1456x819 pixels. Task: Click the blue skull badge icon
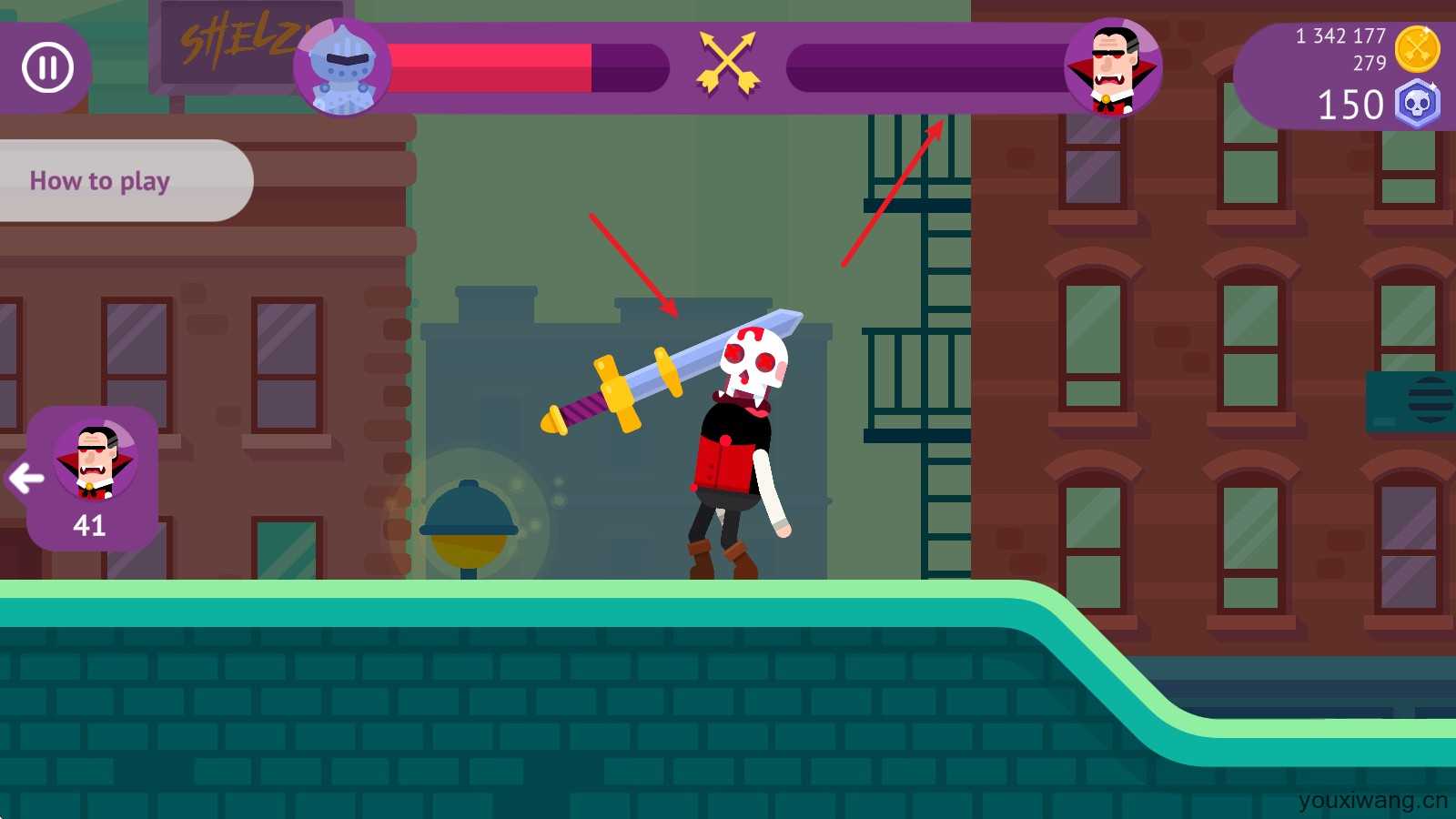click(x=1417, y=105)
